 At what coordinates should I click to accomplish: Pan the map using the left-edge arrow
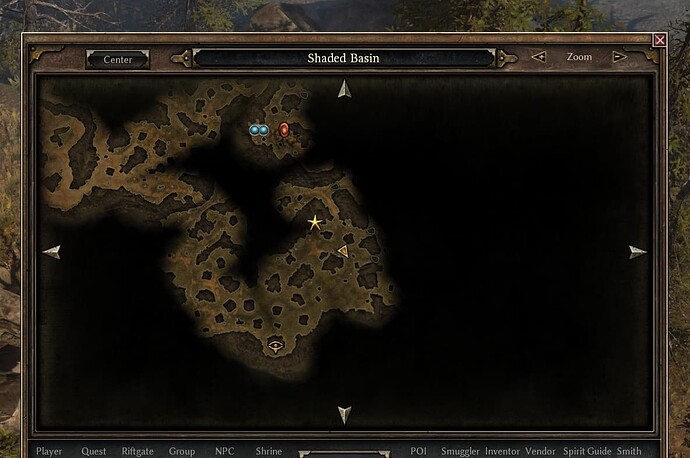52,252
